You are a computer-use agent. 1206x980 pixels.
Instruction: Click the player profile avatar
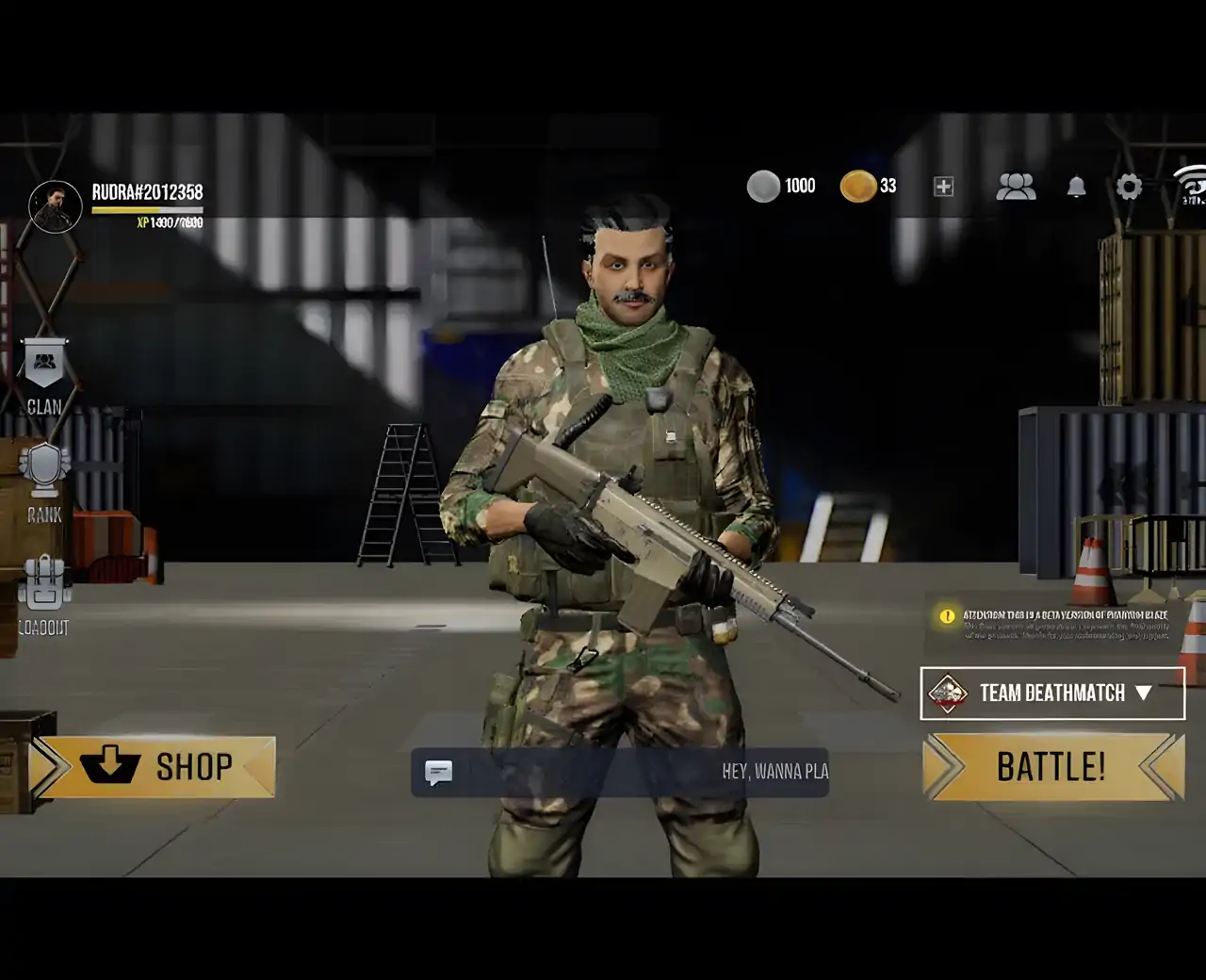click(56, 206)
